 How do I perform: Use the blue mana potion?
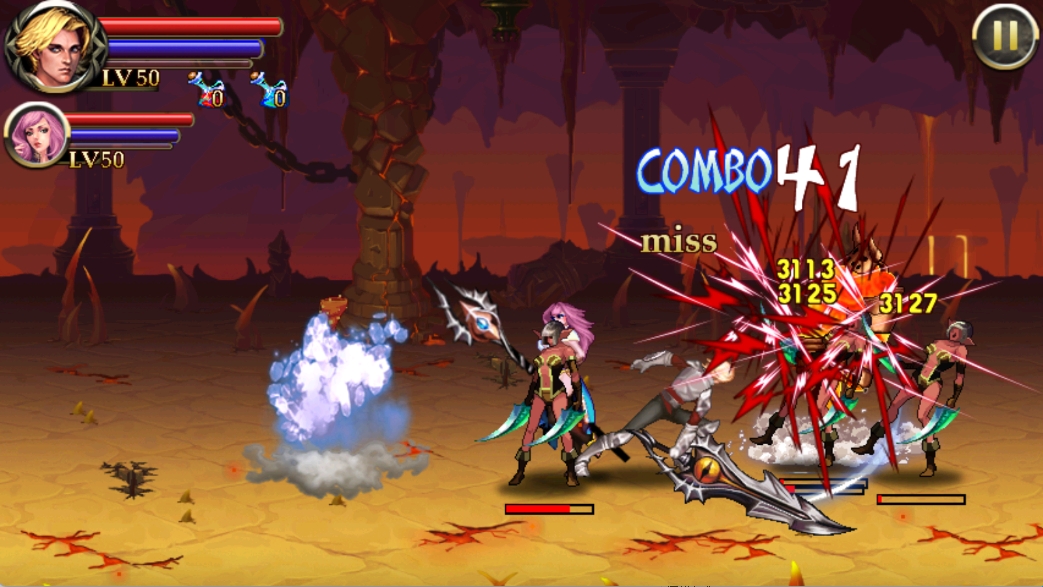click(x=269, y=90)
